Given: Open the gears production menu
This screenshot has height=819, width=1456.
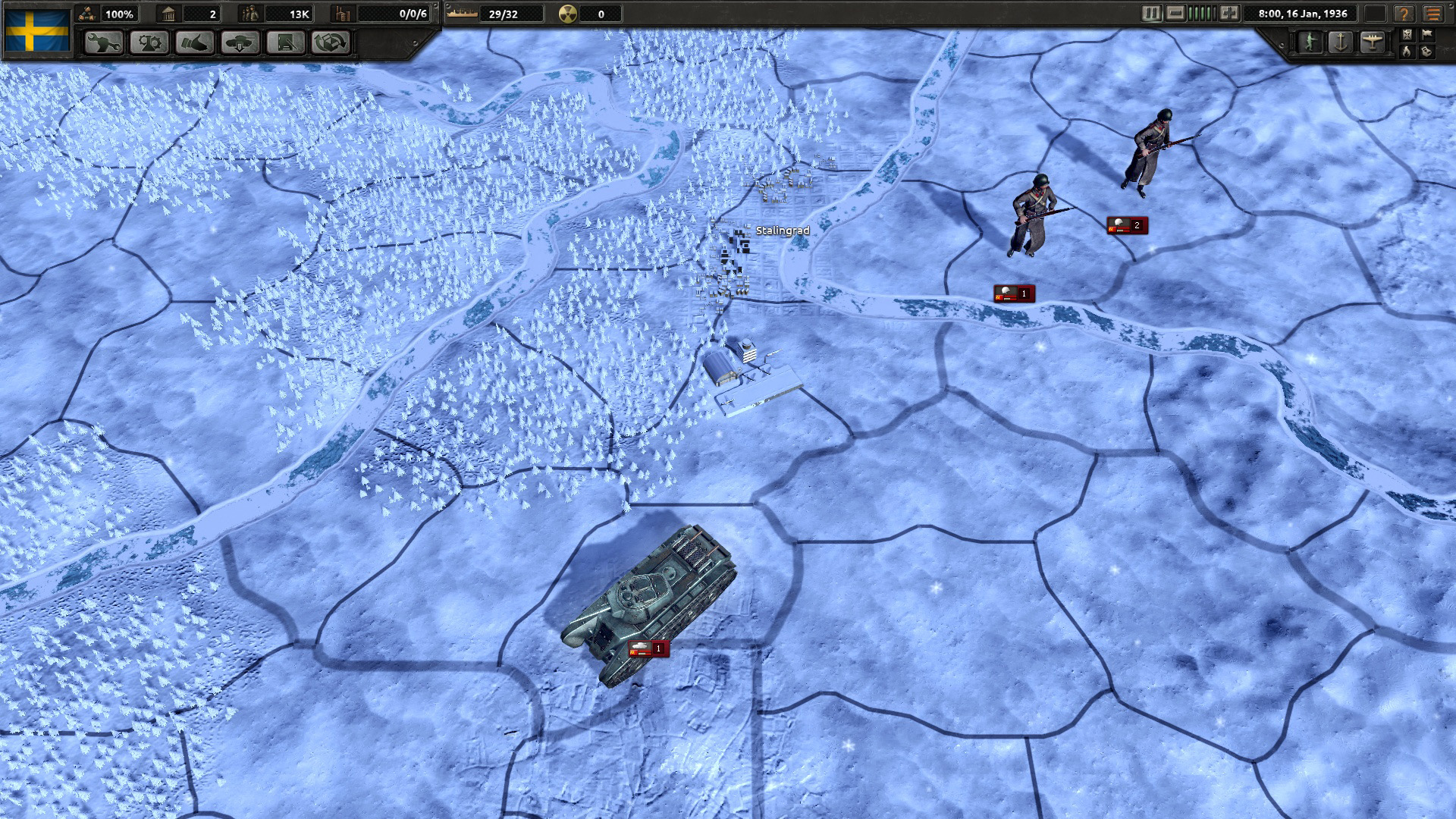Looking at the screenshot, I should tap(149, 42).
